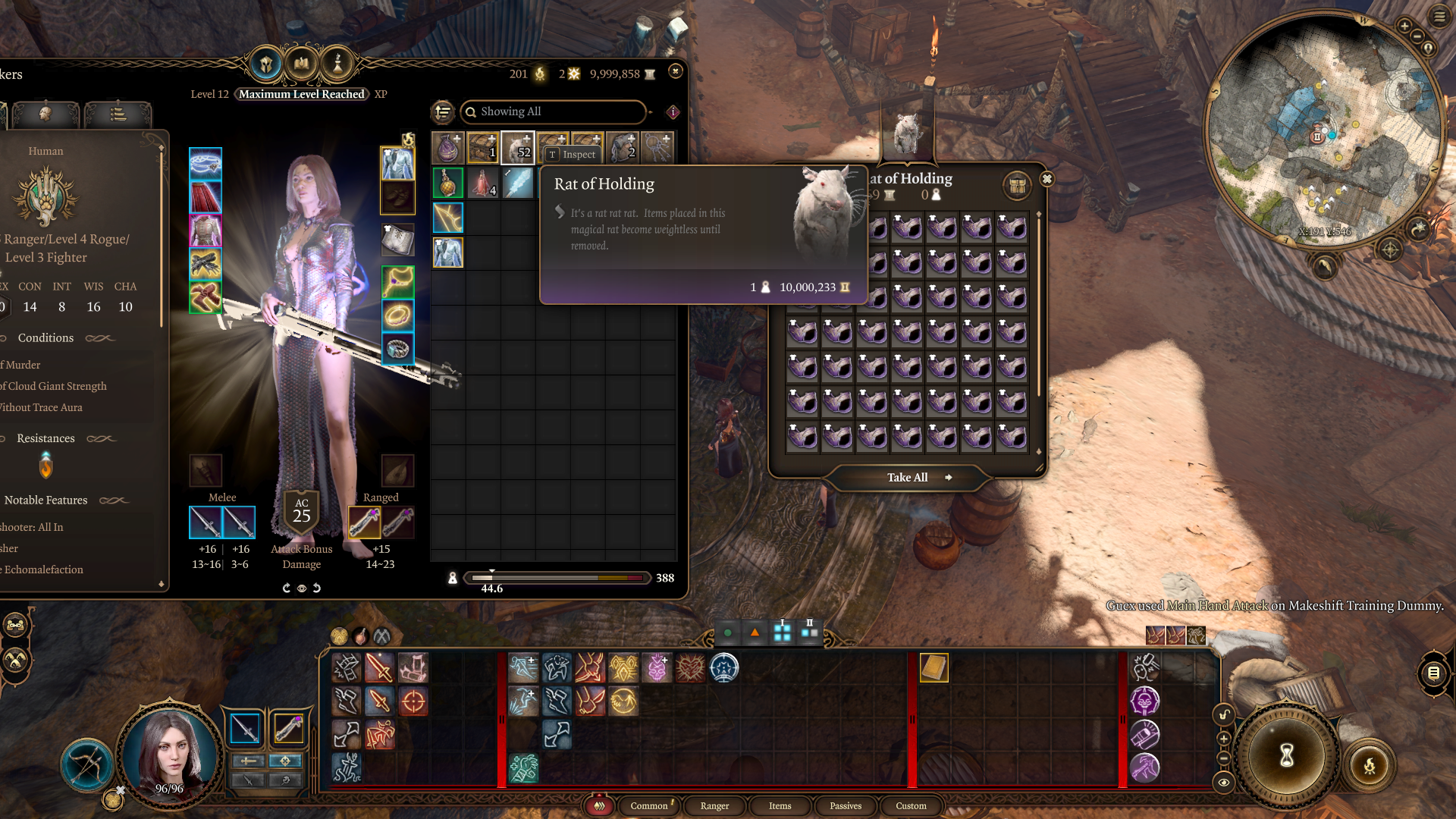
Task: Click the hourglass end turn button
Action: pos(1286,755)
